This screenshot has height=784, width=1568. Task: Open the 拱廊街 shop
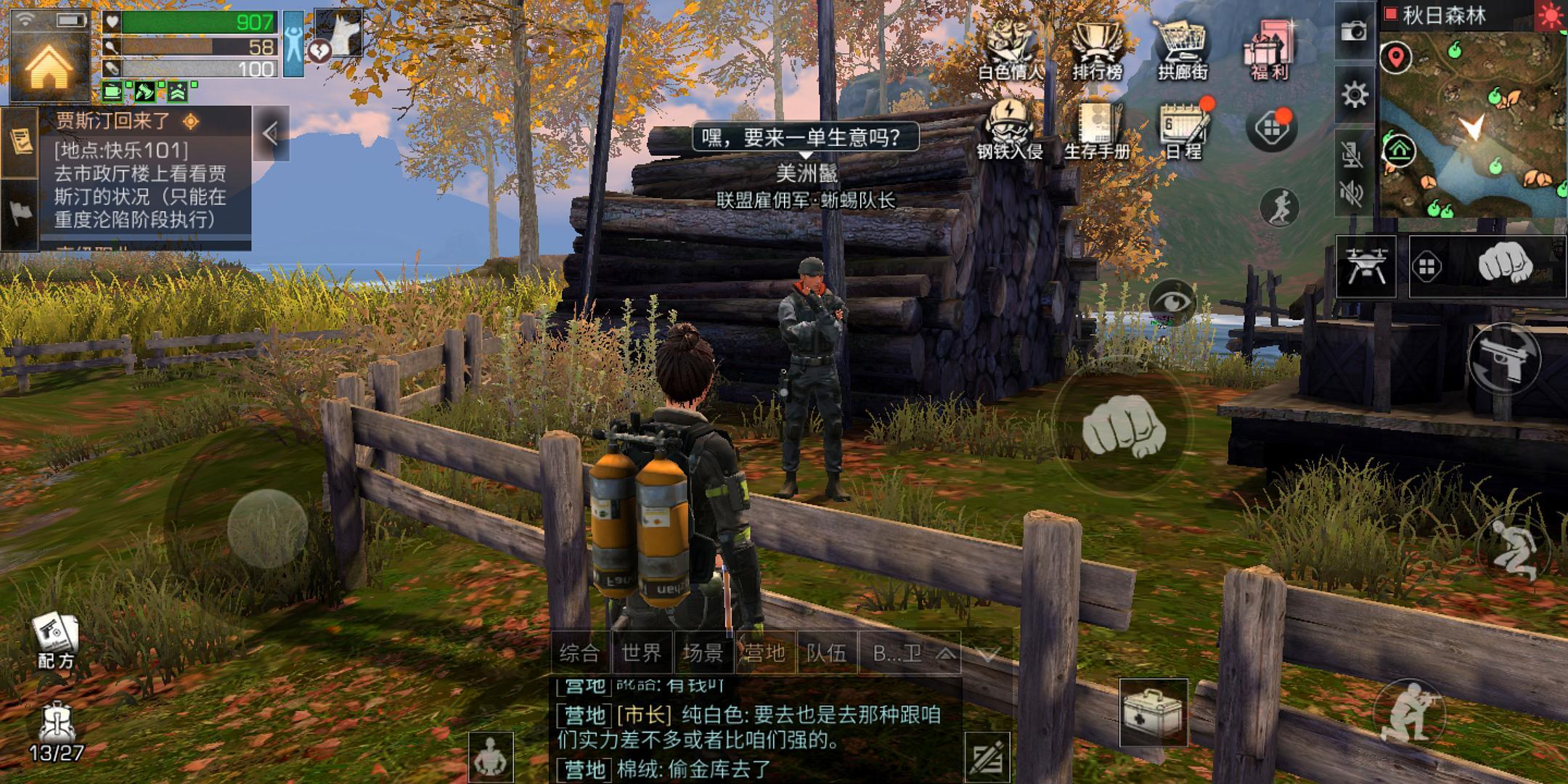(x=1183, y=48)
